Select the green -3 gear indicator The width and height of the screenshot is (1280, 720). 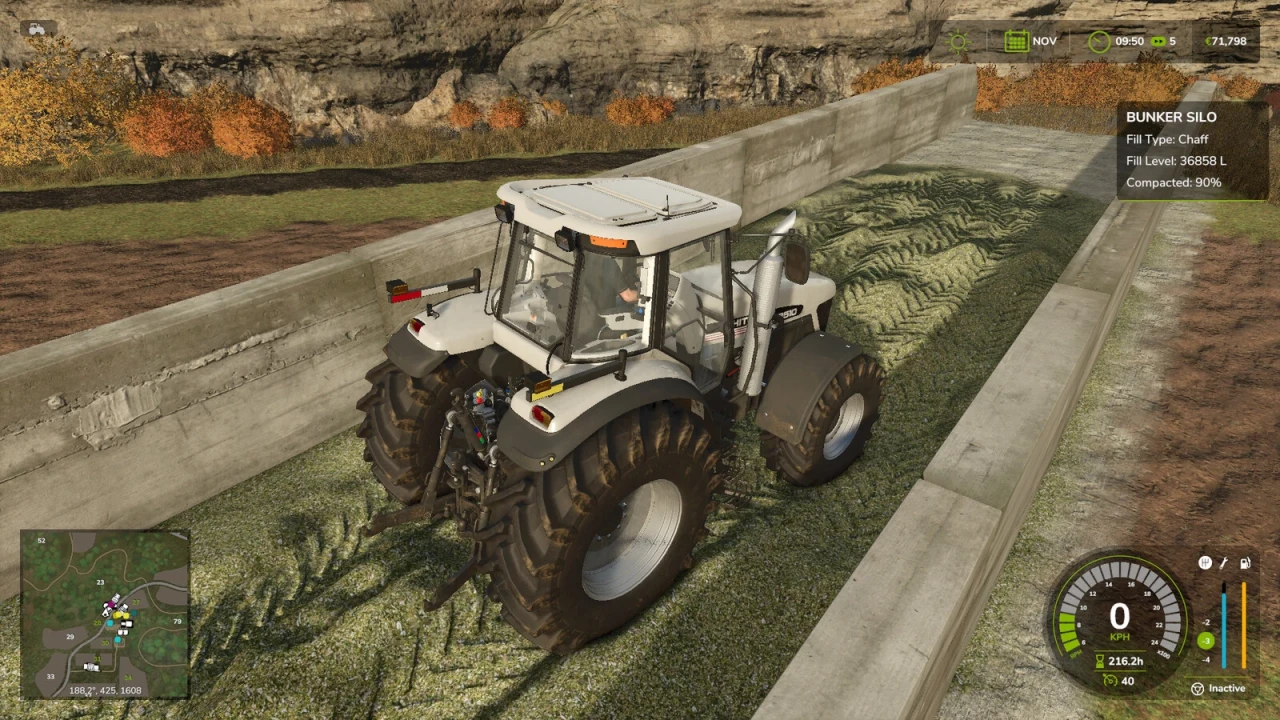tap(1206, 640)
